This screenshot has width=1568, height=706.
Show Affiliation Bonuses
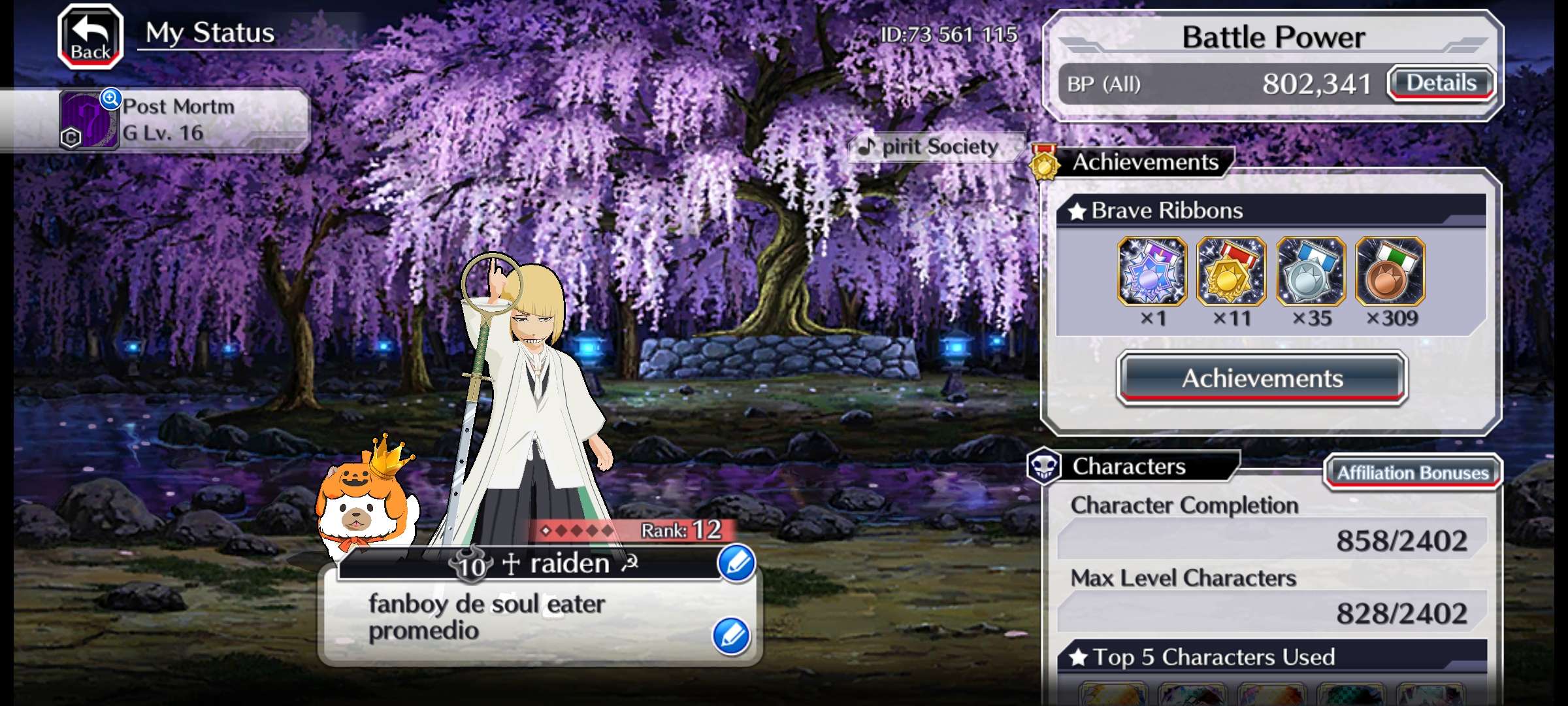1413,473
